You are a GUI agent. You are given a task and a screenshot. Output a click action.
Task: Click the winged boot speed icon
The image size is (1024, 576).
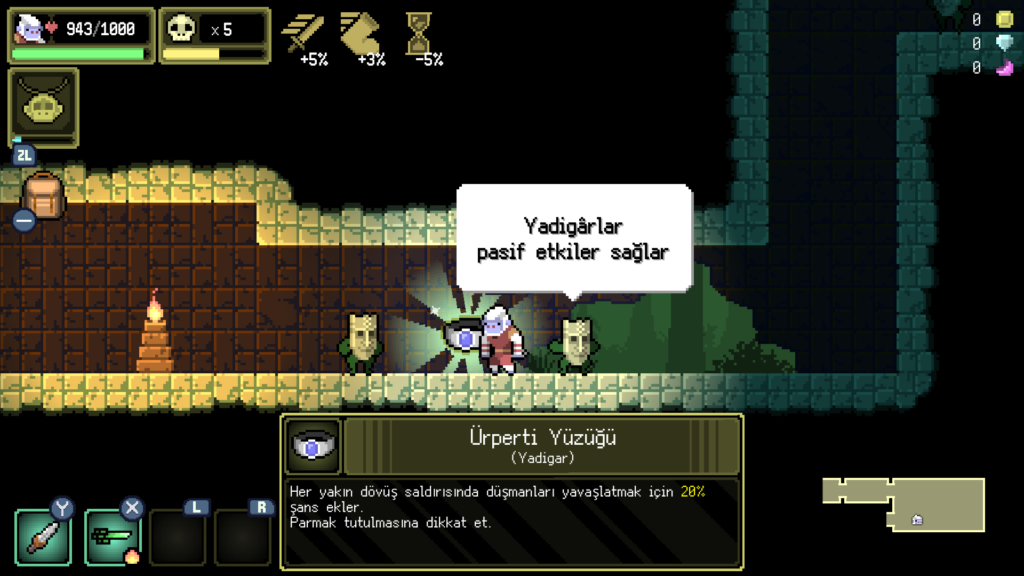pos(361,33)
